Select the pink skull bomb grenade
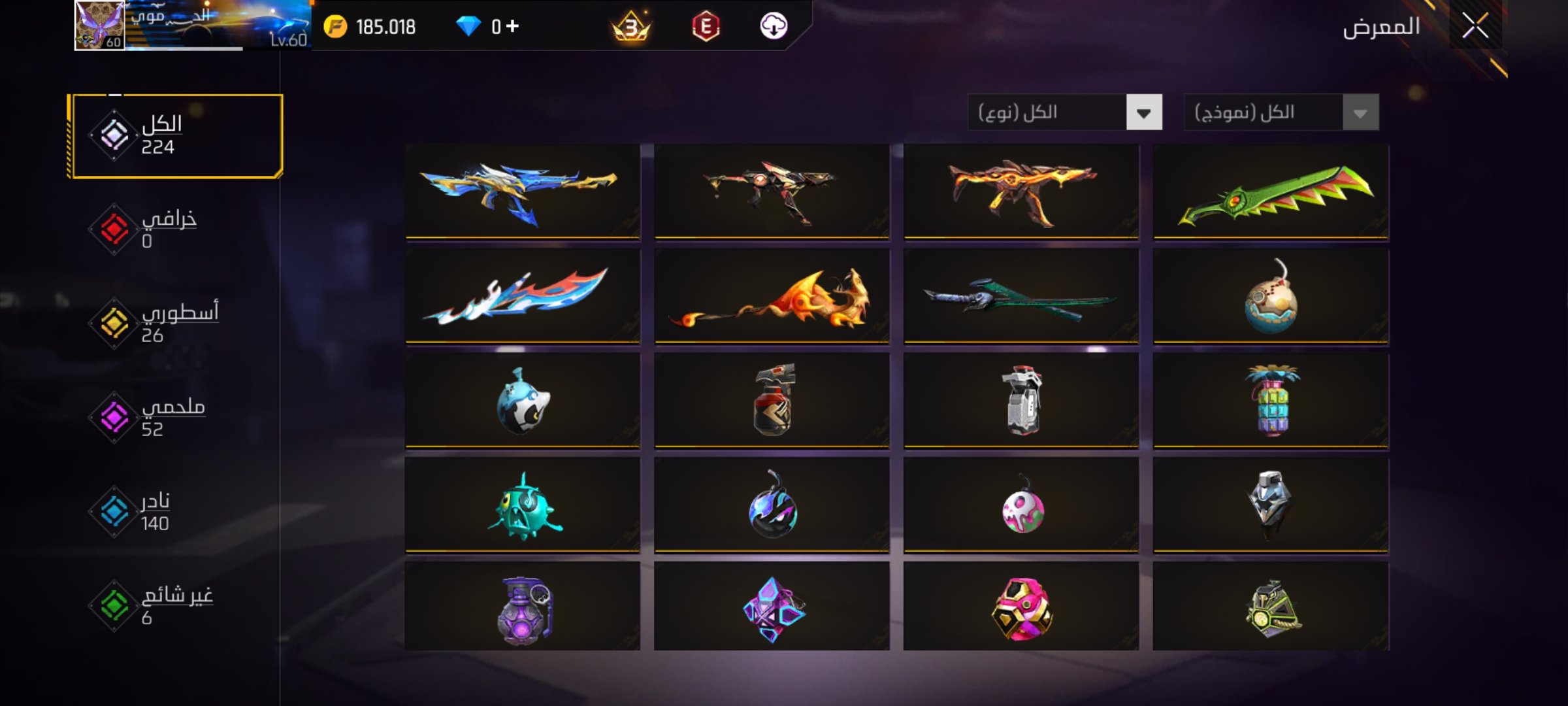Screen dimensions: 1568x706 click(1021, 505)
